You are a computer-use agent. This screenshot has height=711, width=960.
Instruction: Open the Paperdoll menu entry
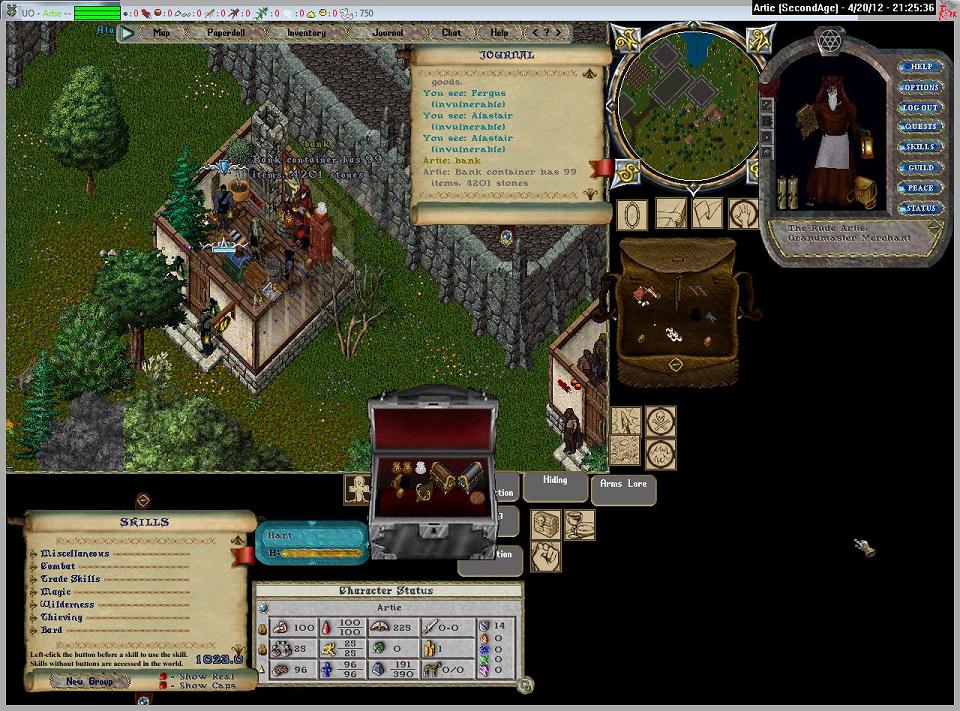[226, 33]
